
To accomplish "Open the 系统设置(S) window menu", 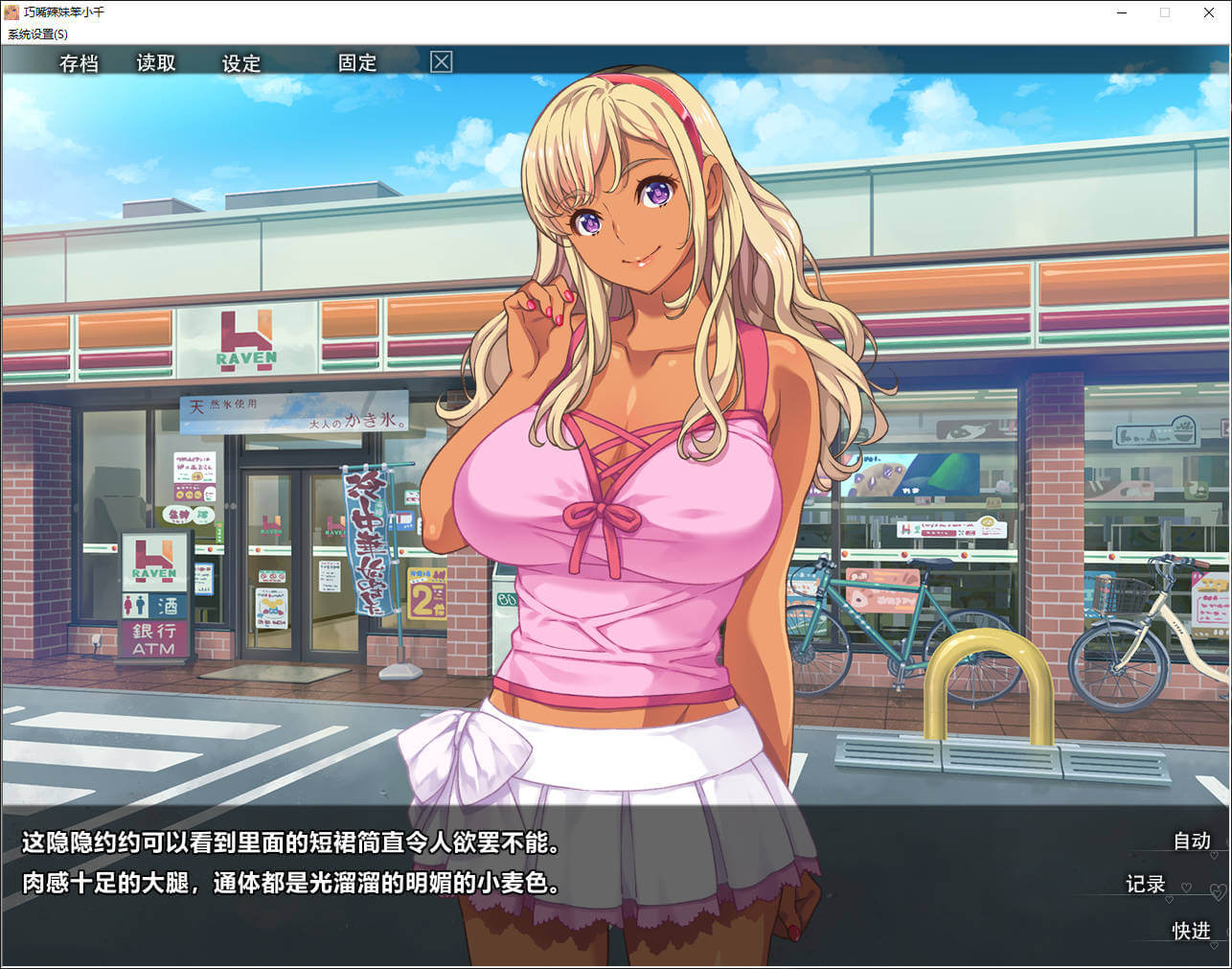I will pos(38,34).
